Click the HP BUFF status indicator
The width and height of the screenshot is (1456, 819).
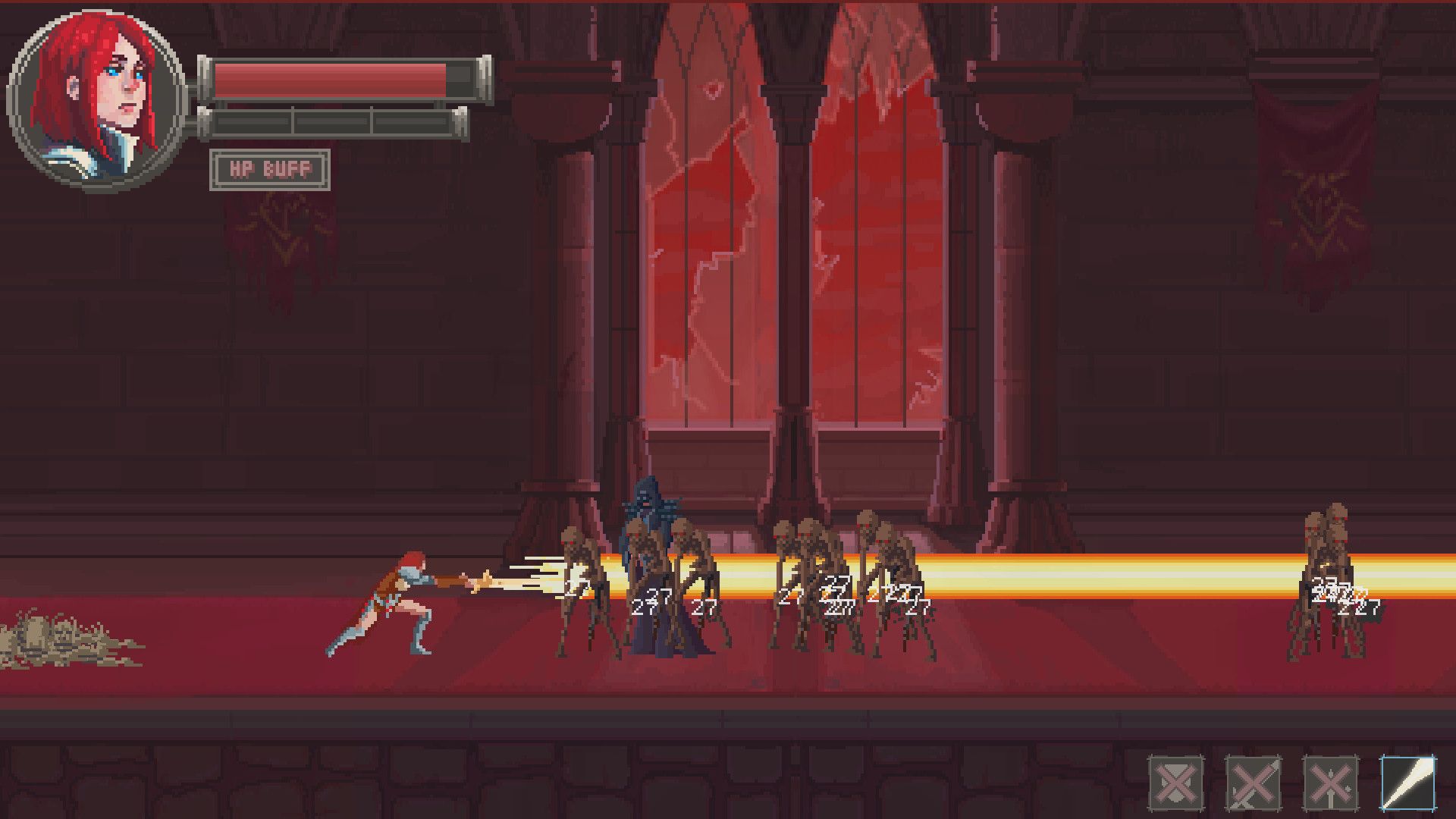pos(270,170)
